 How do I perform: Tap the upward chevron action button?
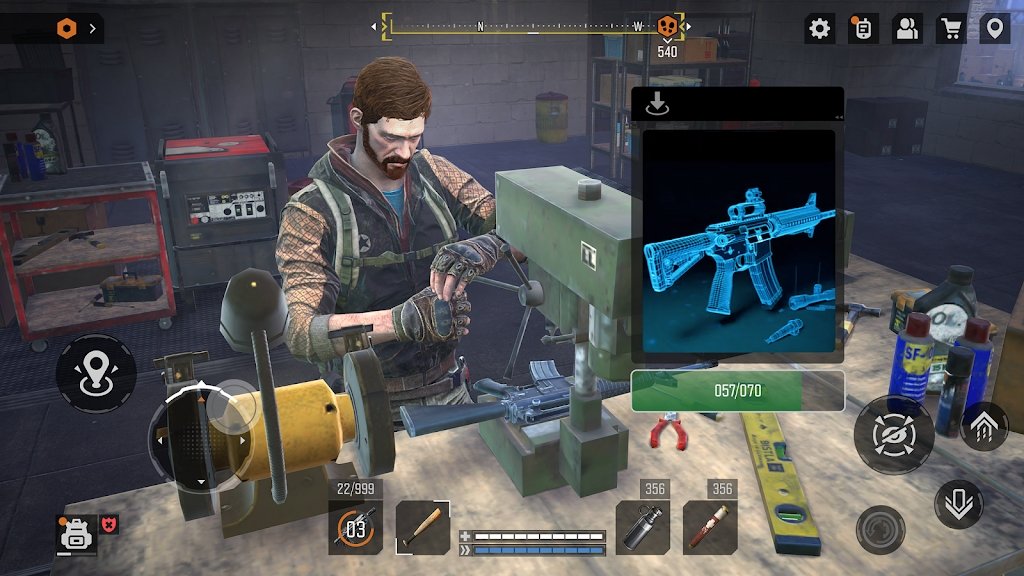[984, 426]
